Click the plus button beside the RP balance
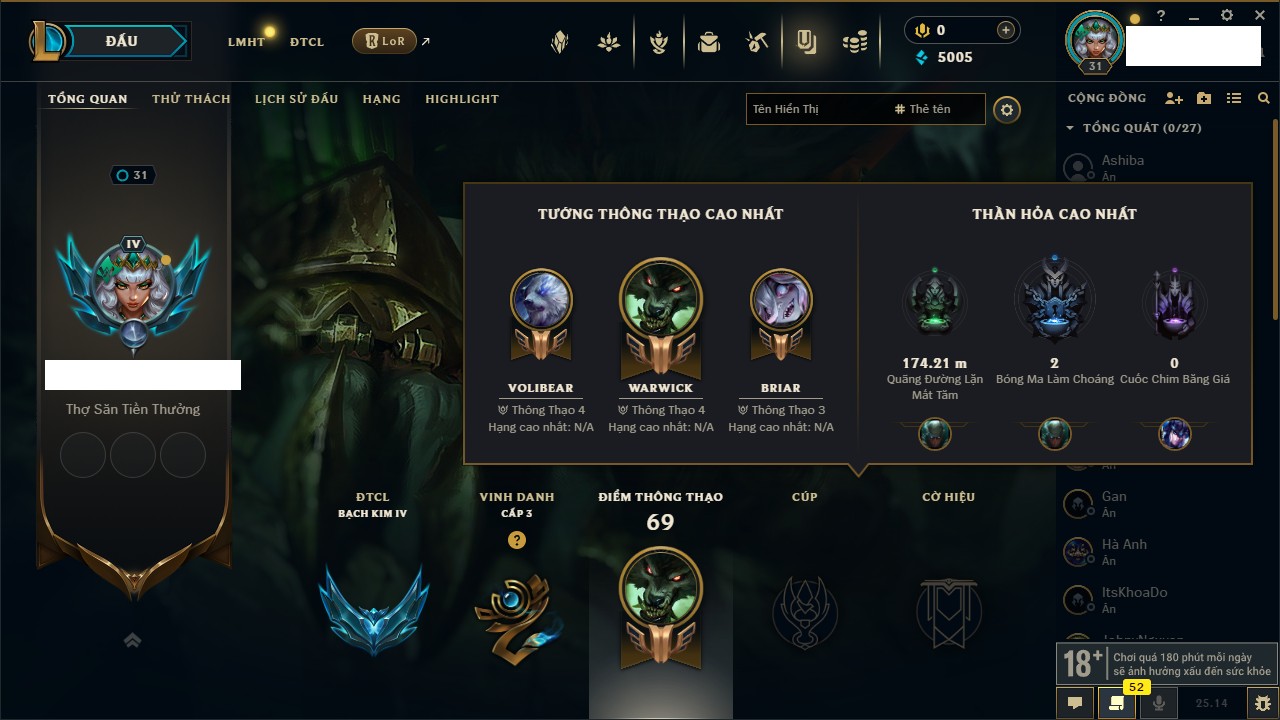Viewport: 1280px width, 720px height. tap(1006, 30)
